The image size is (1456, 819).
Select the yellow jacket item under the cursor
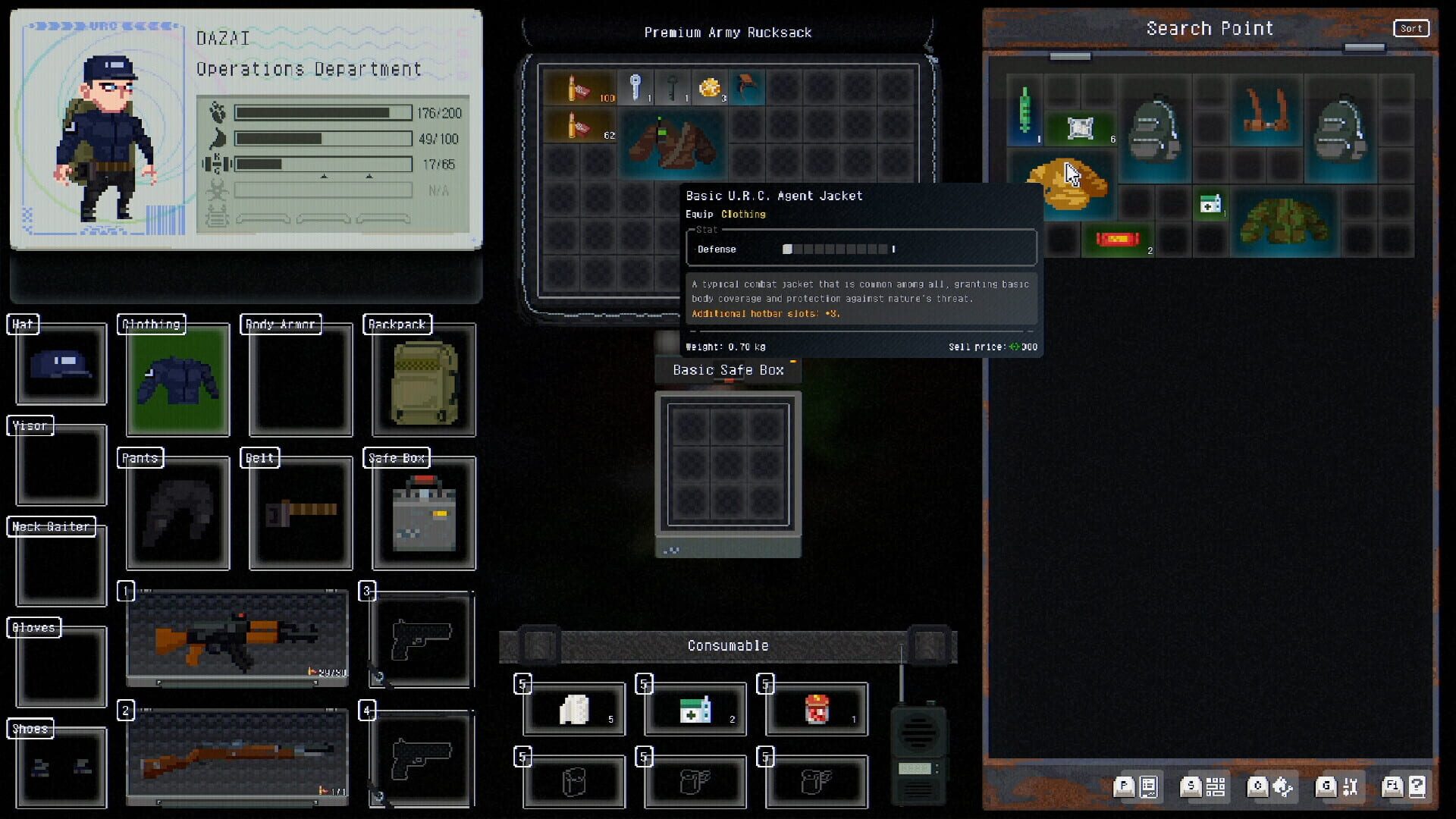1069,186
